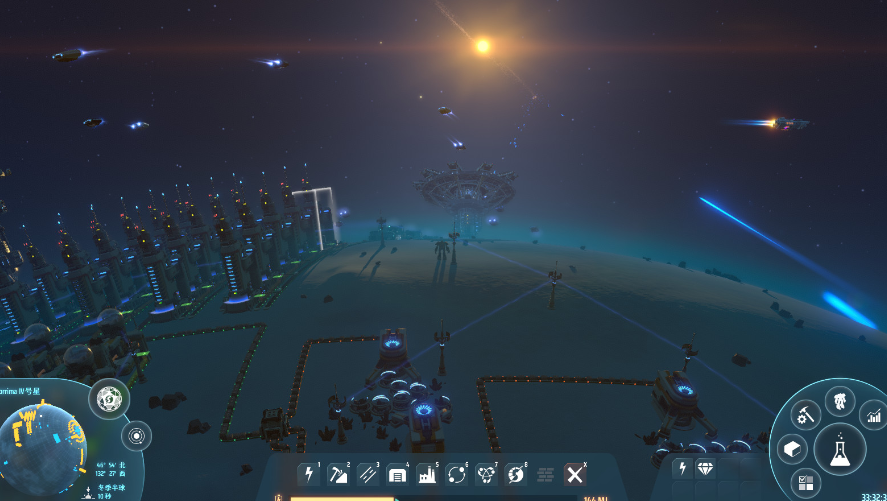Open the checklist grid panel

[805, 484]
